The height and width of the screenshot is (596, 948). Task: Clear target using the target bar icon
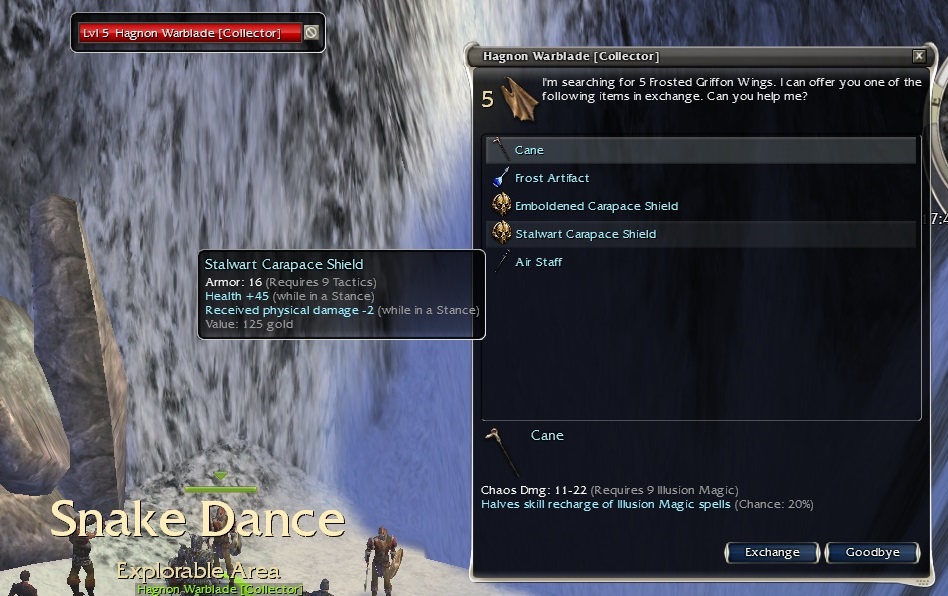pyautogui.click(x=311, y=33)
